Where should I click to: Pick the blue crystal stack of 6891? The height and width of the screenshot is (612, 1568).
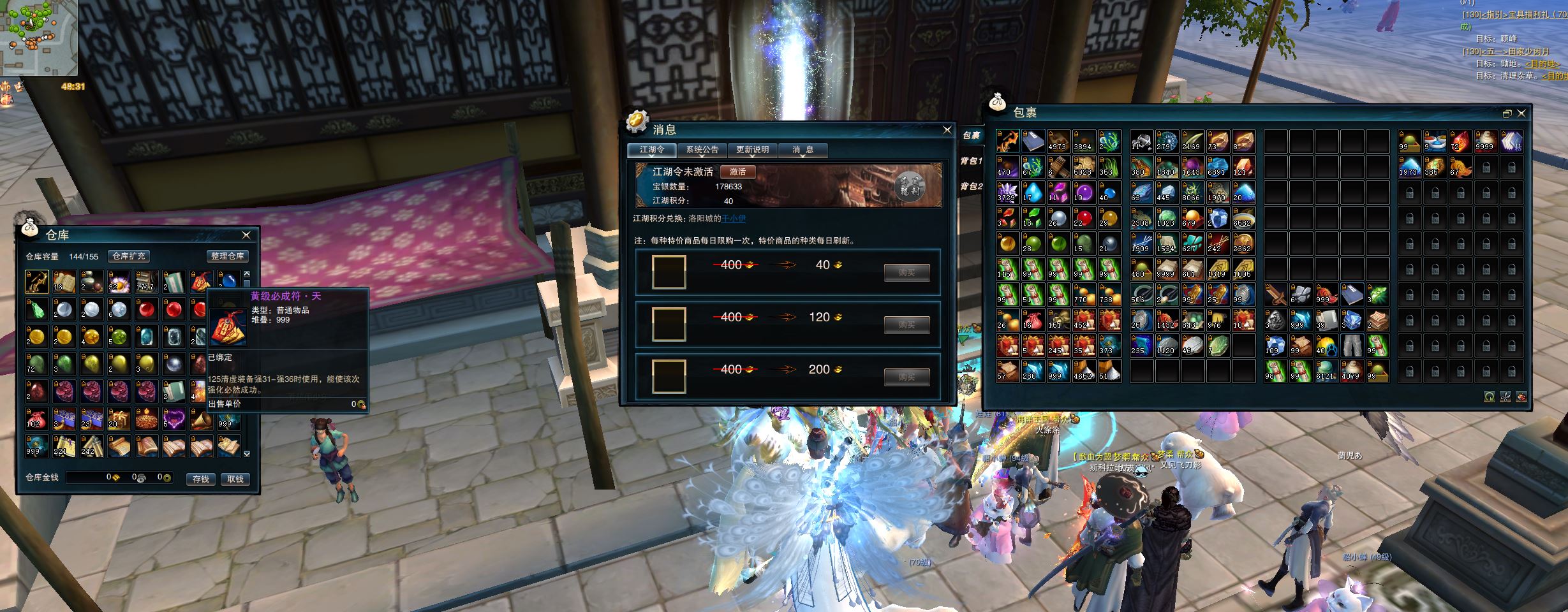point(1217,167)
